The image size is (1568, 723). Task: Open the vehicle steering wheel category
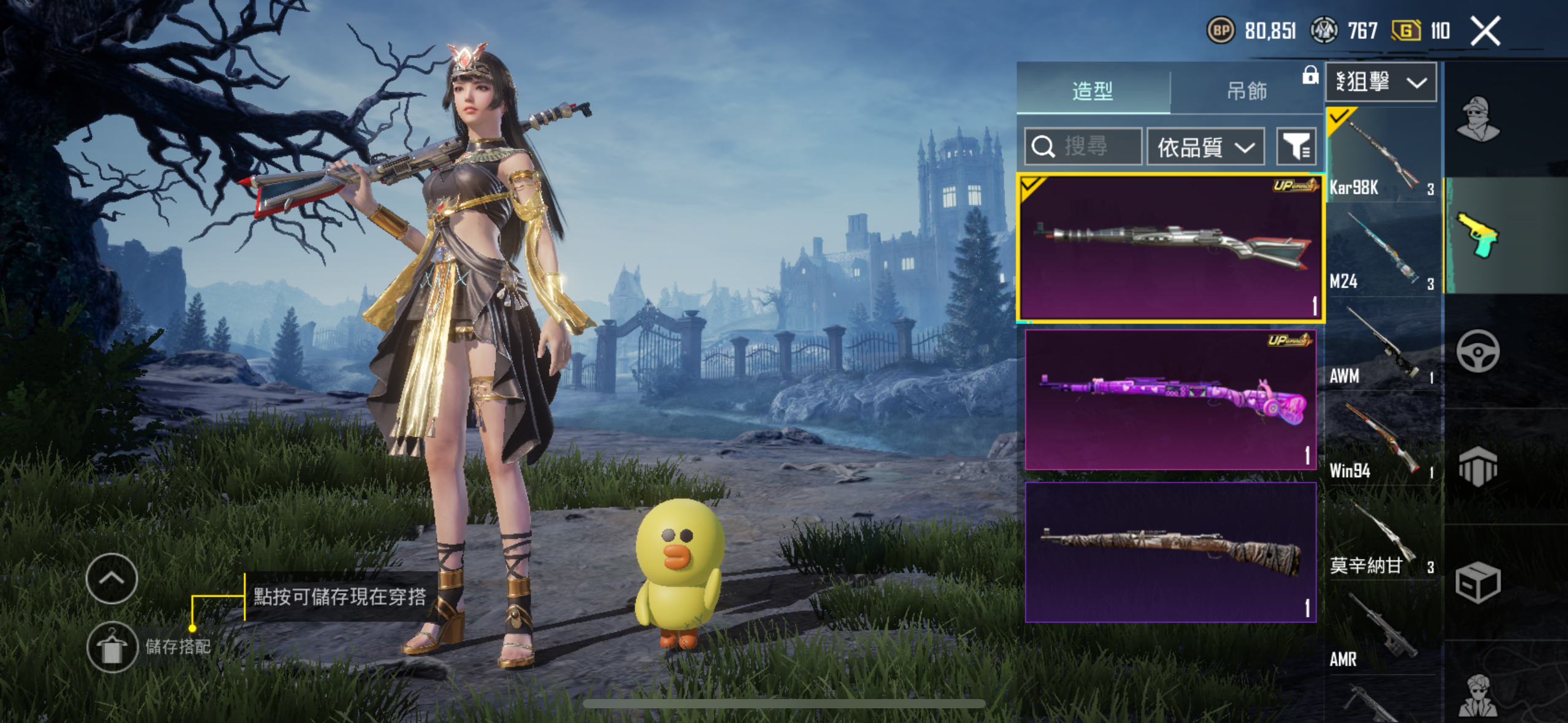(x=1478, y=351)
